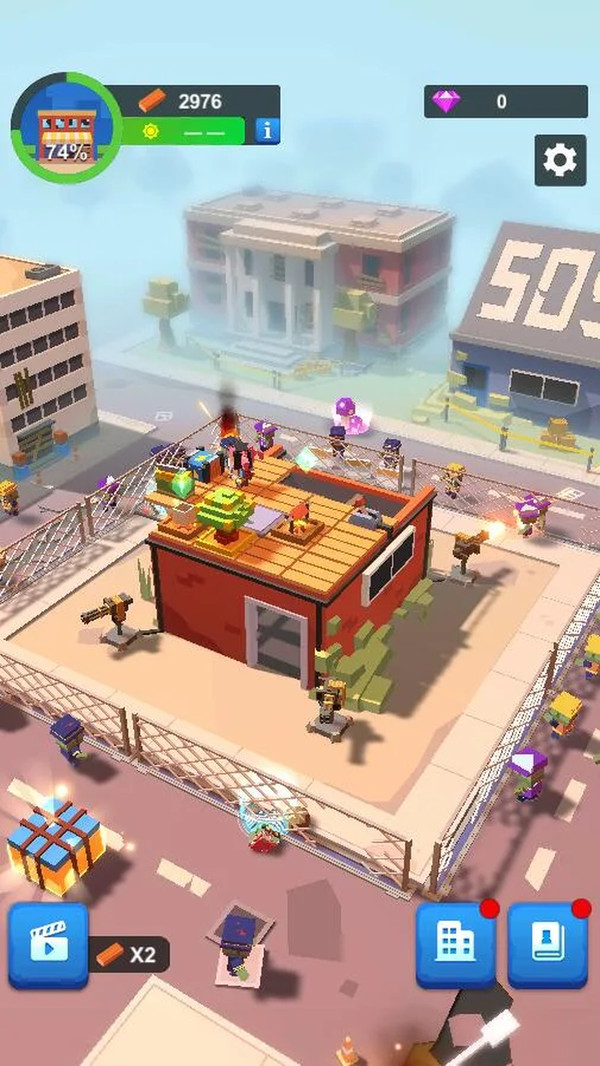Tap the shop progress 74% badge
This screenshot has height=1066, width=600.
(65, 128)
